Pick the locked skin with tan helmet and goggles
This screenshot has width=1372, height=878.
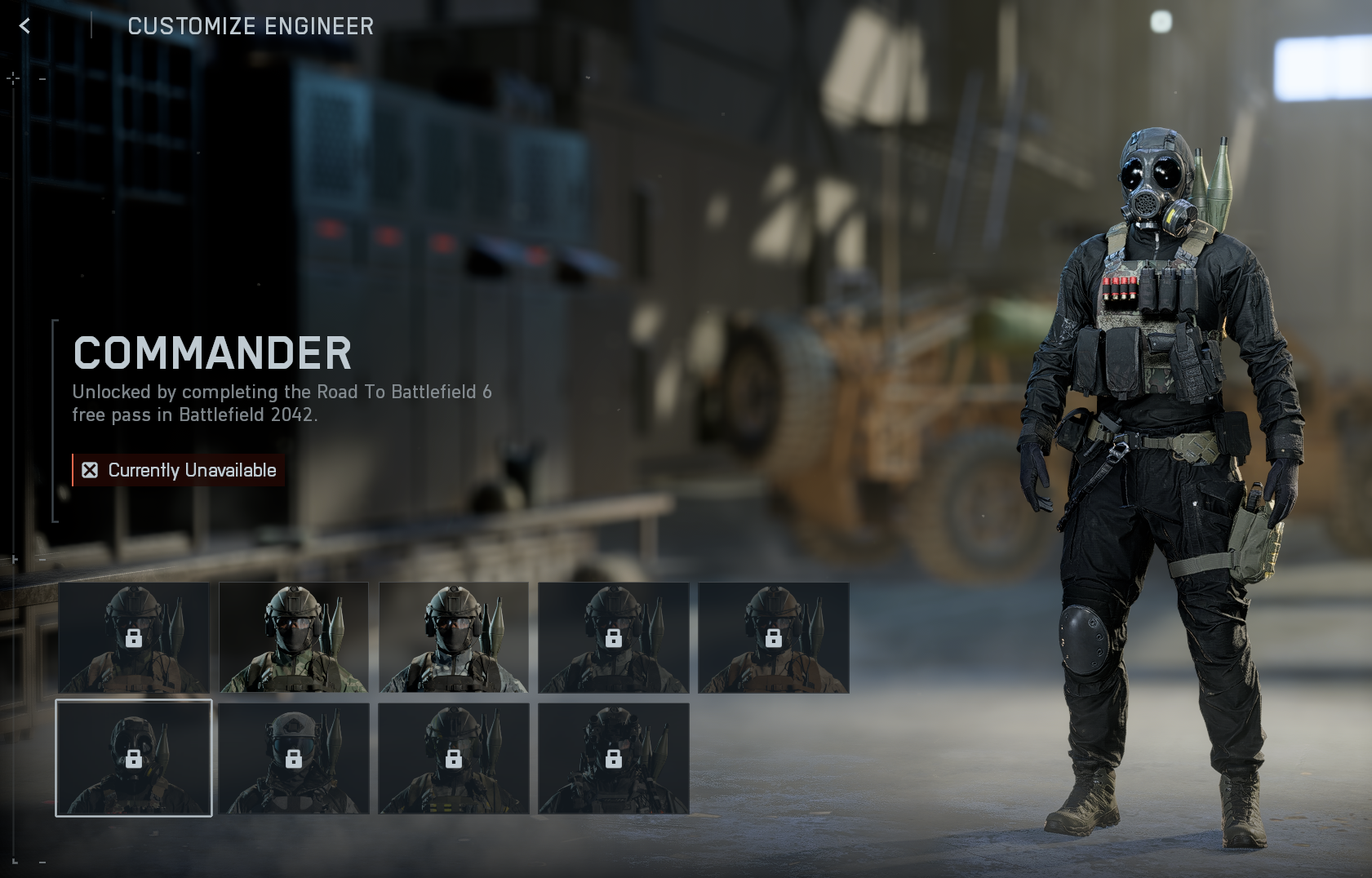pyautogui.click(x=294, y=758)
